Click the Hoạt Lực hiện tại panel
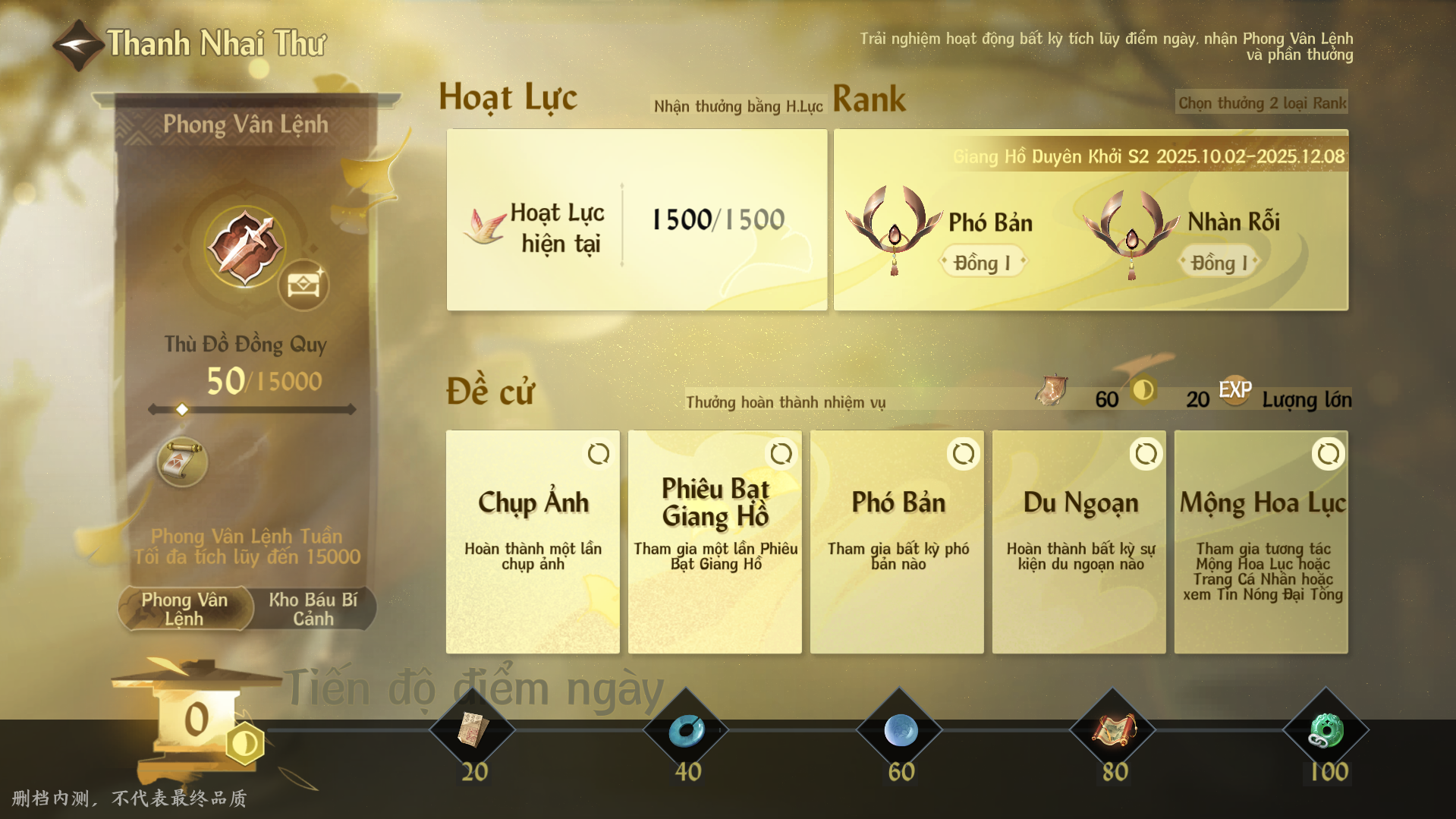This screenshot has height=819, width=1456. click(637, 220)
